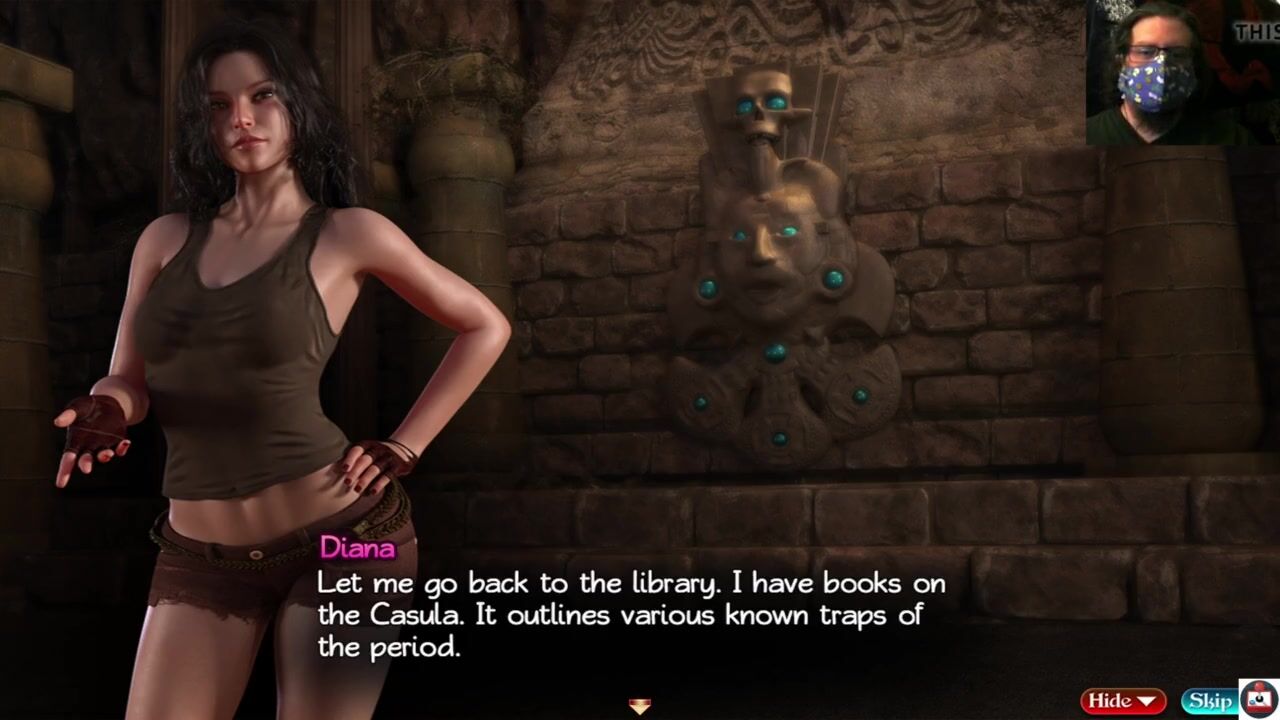Skip the dialogue using the Skip button
This screenshot has width=1280, height=720.
click(x=1209, y=701)
